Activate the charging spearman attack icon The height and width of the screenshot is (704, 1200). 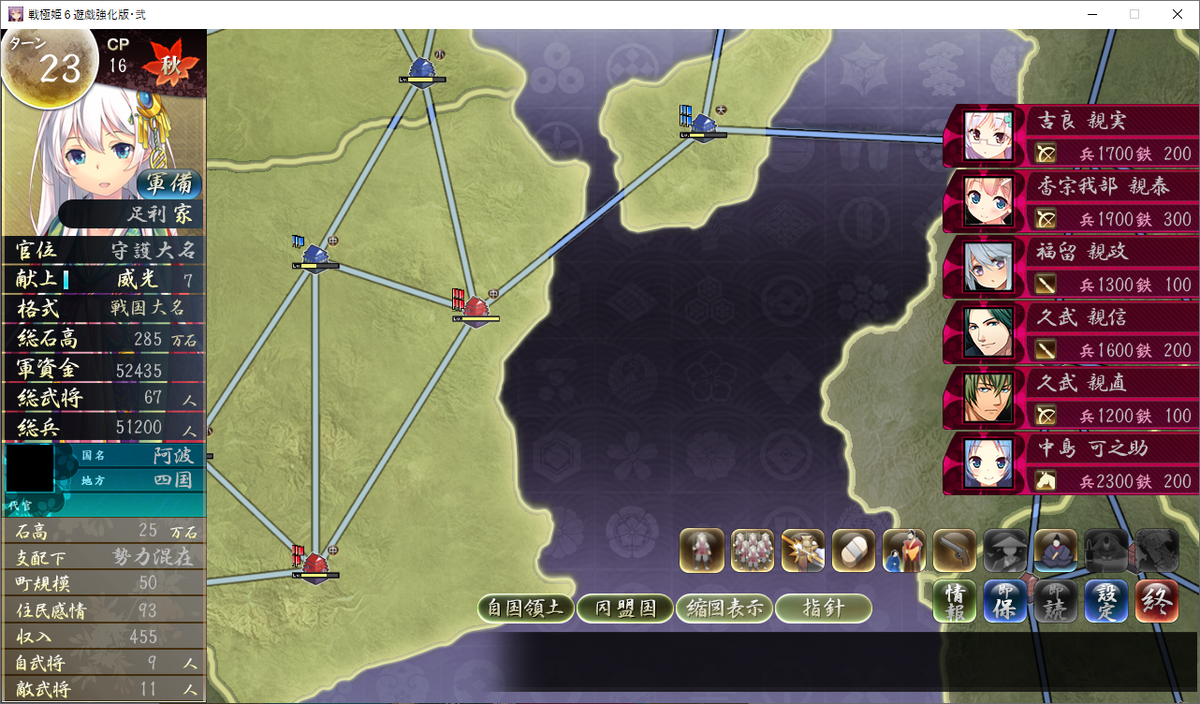tap(803, 551)
